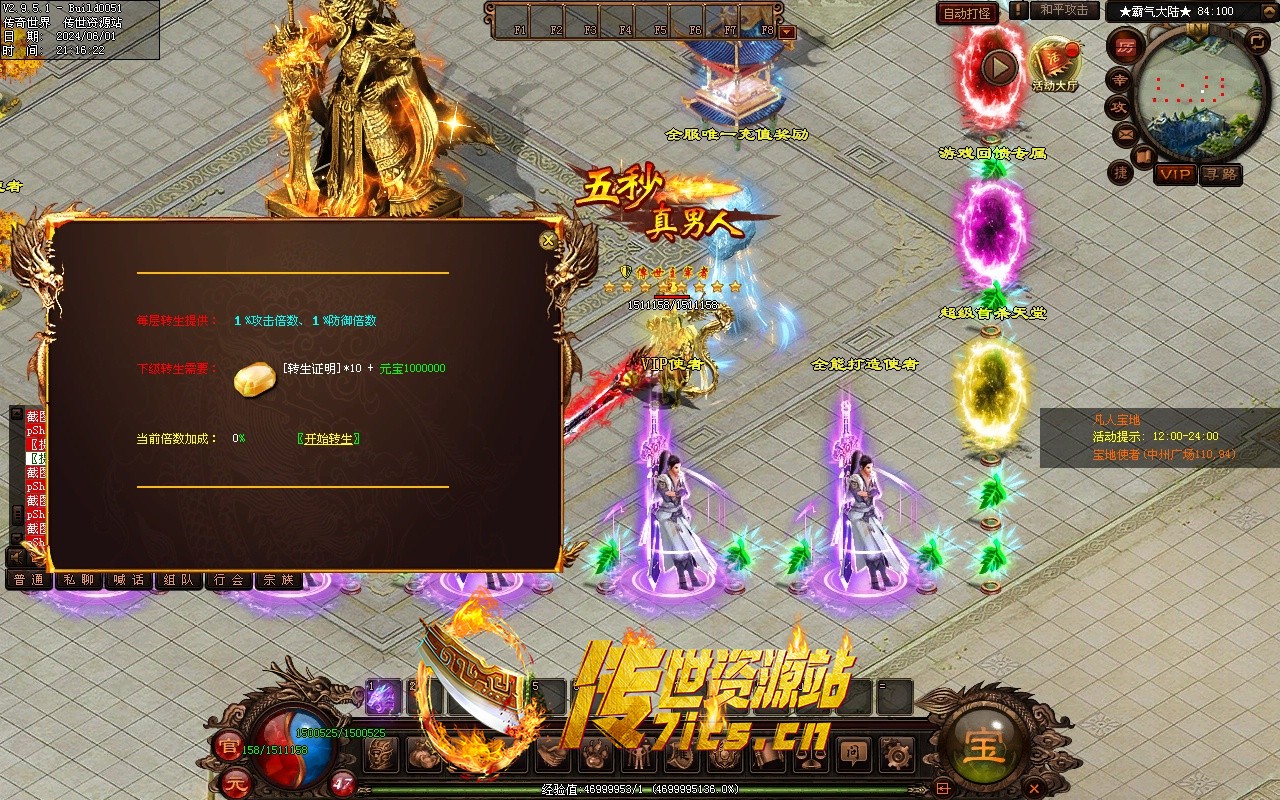The width and height of the screenshot is (1280, 800).
Task: Select the 私聊 private chat tab
Action: click(x=79, y=580)
